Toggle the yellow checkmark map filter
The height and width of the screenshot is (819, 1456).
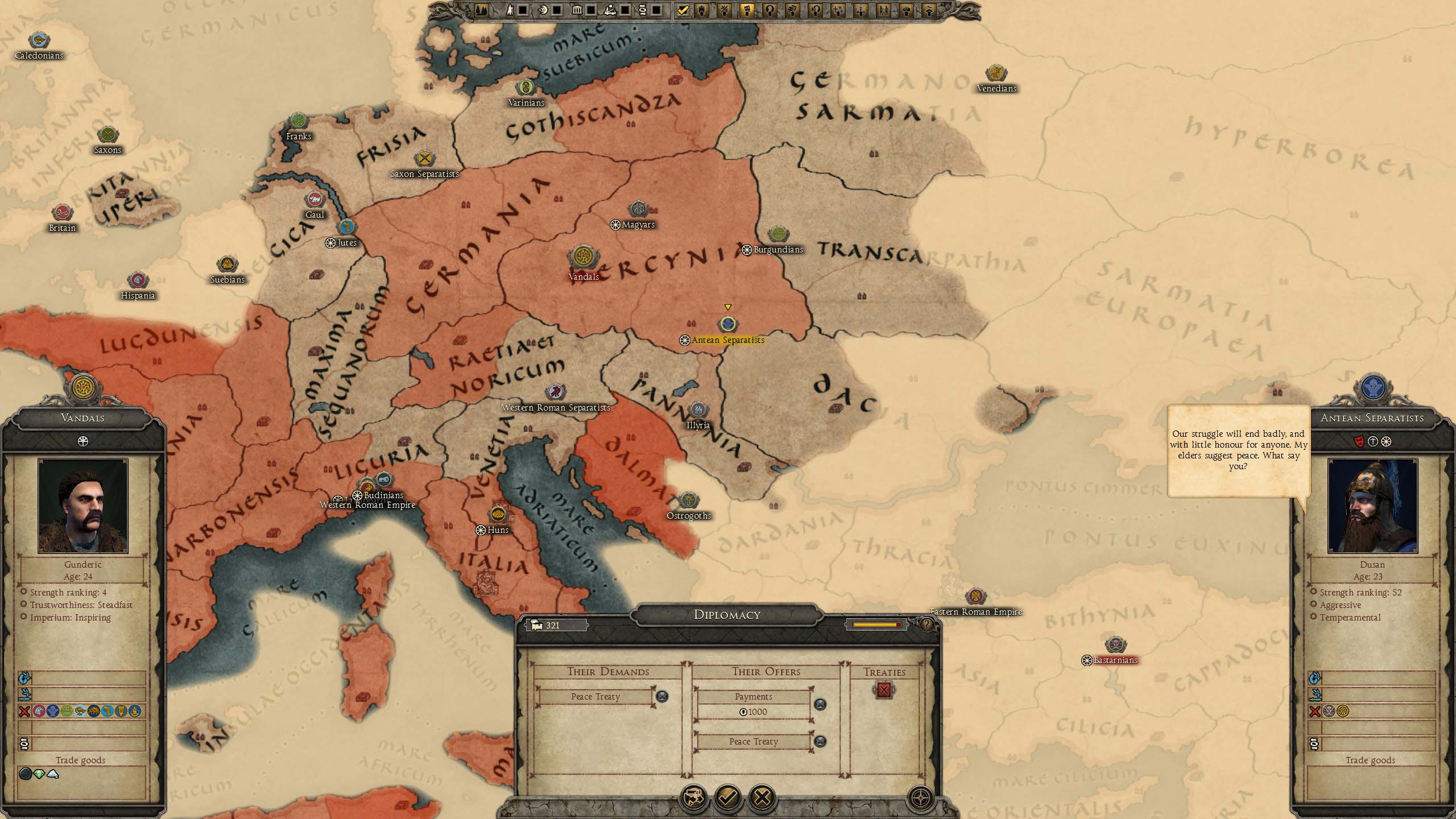click(682, 10)
